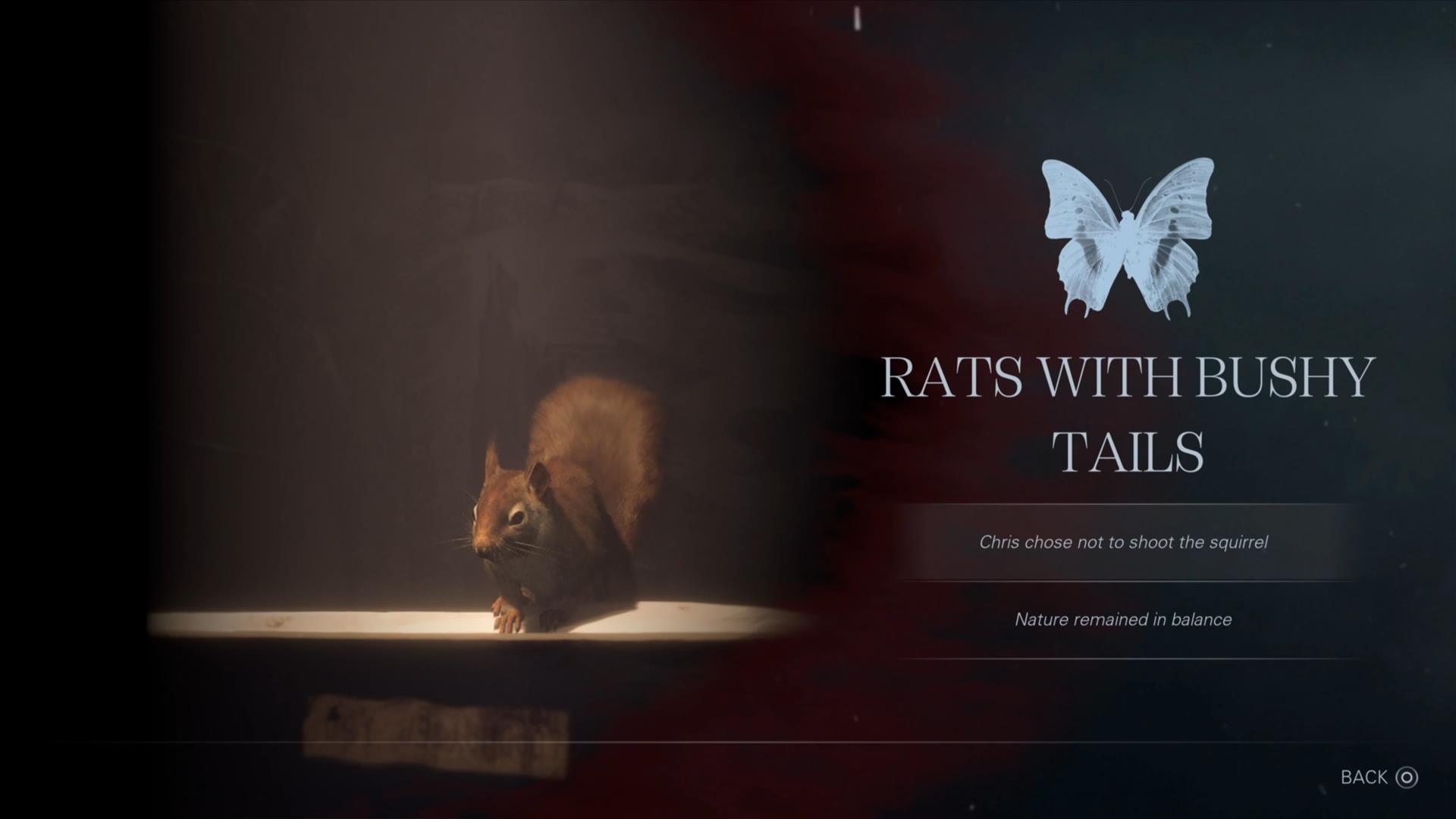The height and width of the screenshot is (819, 1456).
Task: Select "Nature remained in balance" entry
Action: pos(1123,620)
